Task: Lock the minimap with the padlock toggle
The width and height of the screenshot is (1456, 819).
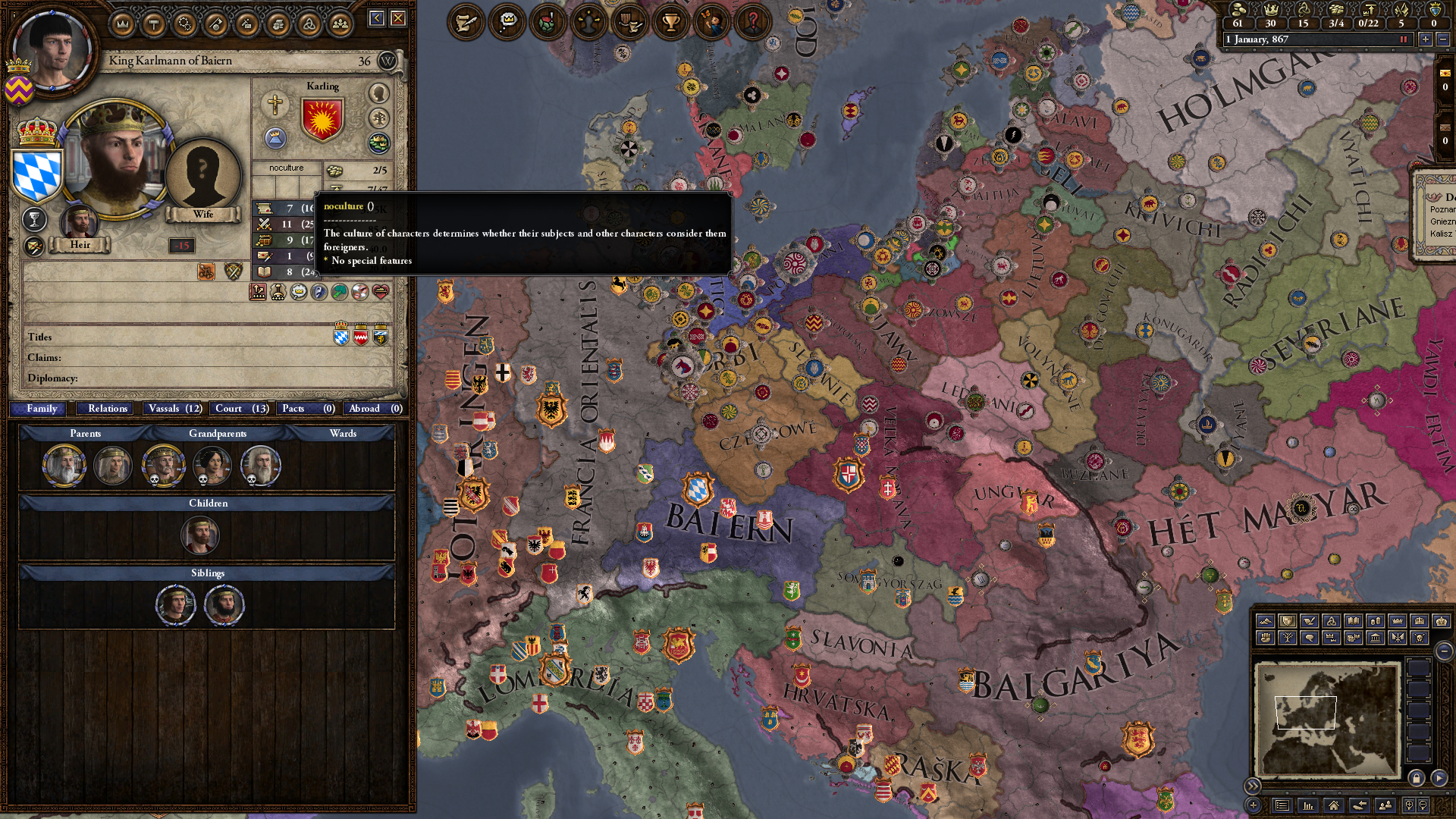Action: pos(1416,780)
